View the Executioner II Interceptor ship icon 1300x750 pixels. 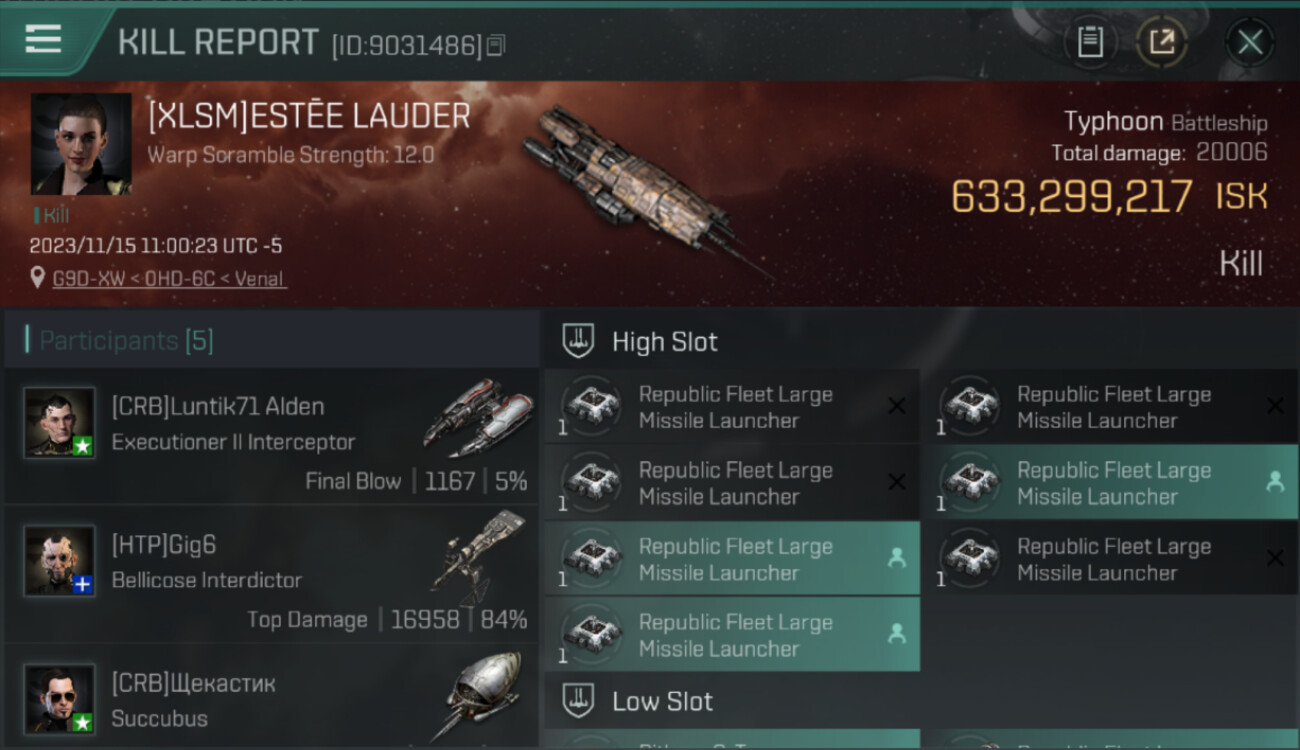point(479,416)
